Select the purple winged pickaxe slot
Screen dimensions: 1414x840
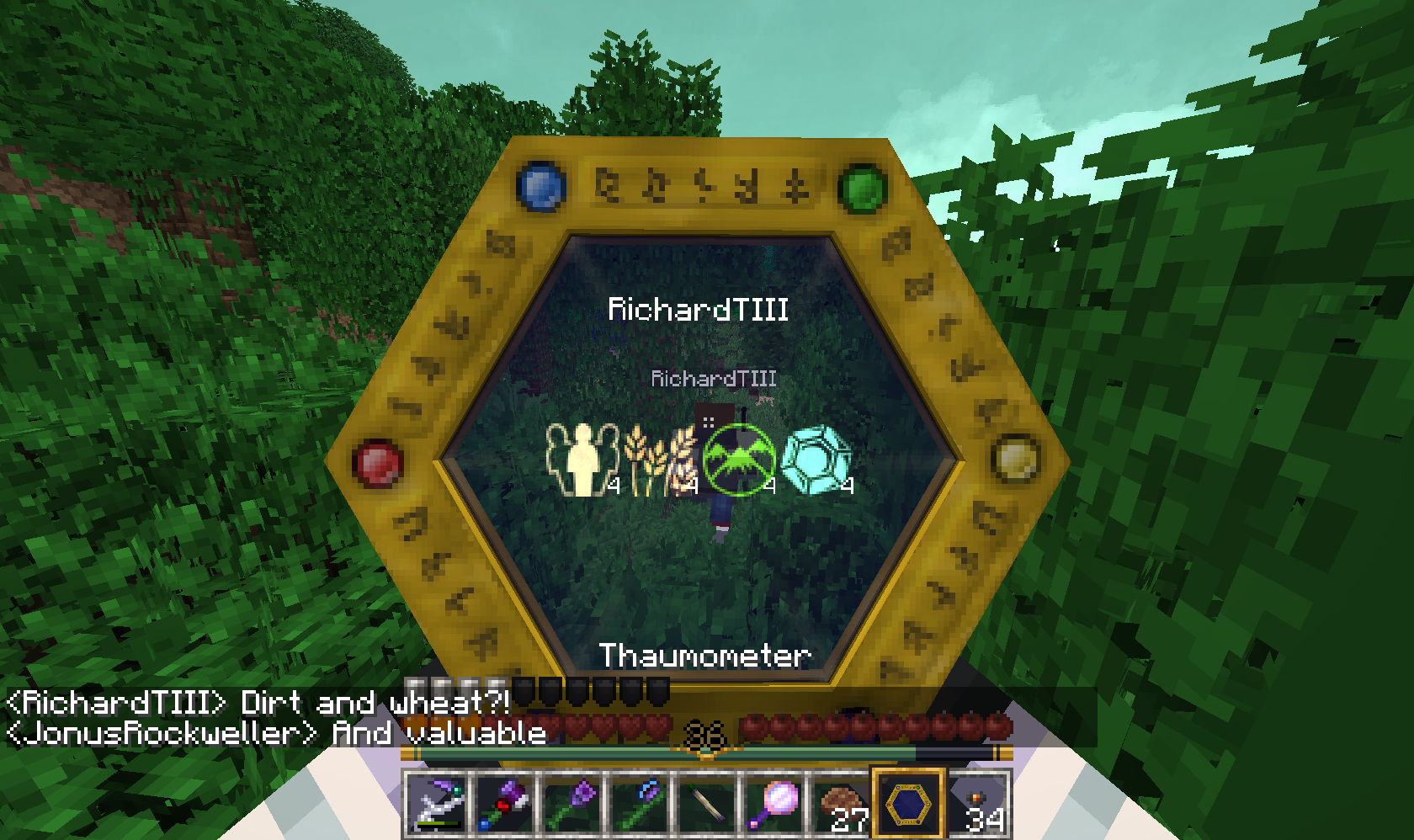coord(437,805)
